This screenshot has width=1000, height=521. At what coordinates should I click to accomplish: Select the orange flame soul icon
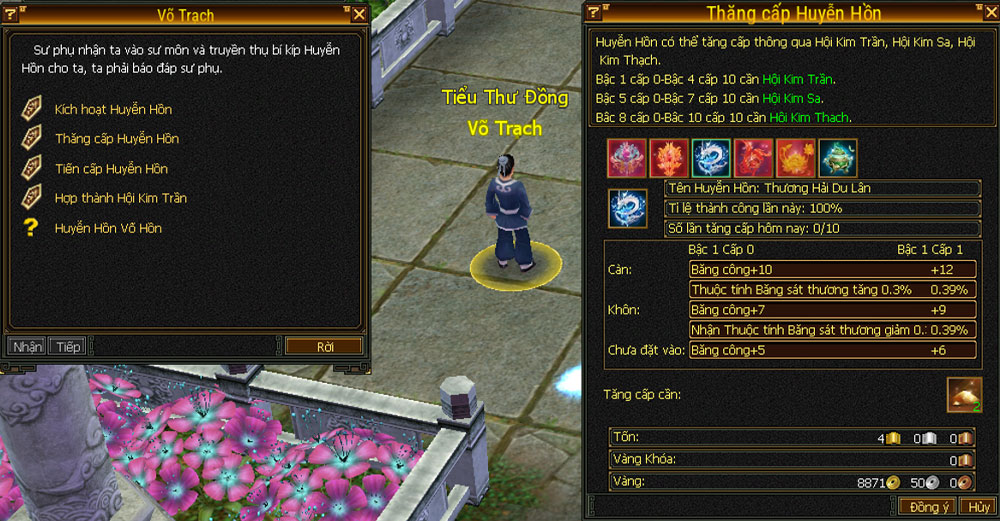click(669, 158)
